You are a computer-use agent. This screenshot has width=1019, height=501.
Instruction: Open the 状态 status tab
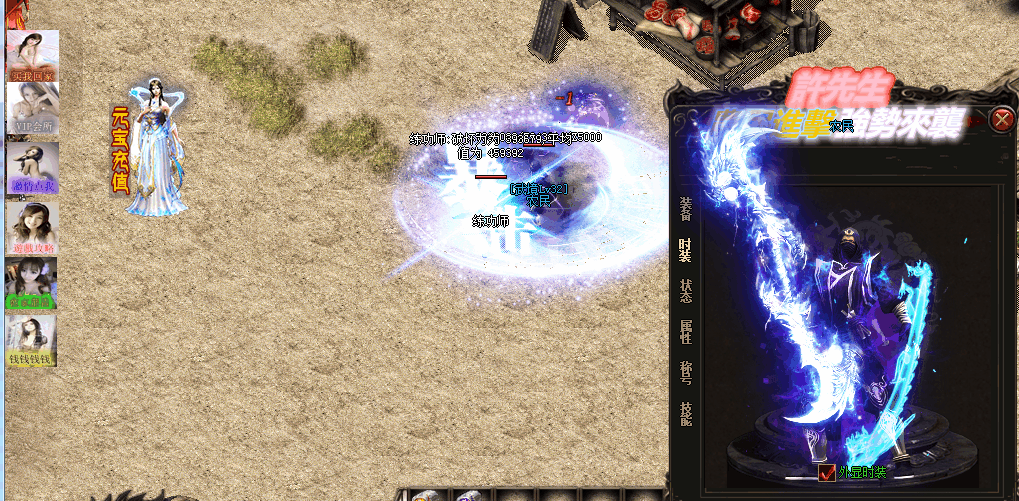tap(685, 291)
